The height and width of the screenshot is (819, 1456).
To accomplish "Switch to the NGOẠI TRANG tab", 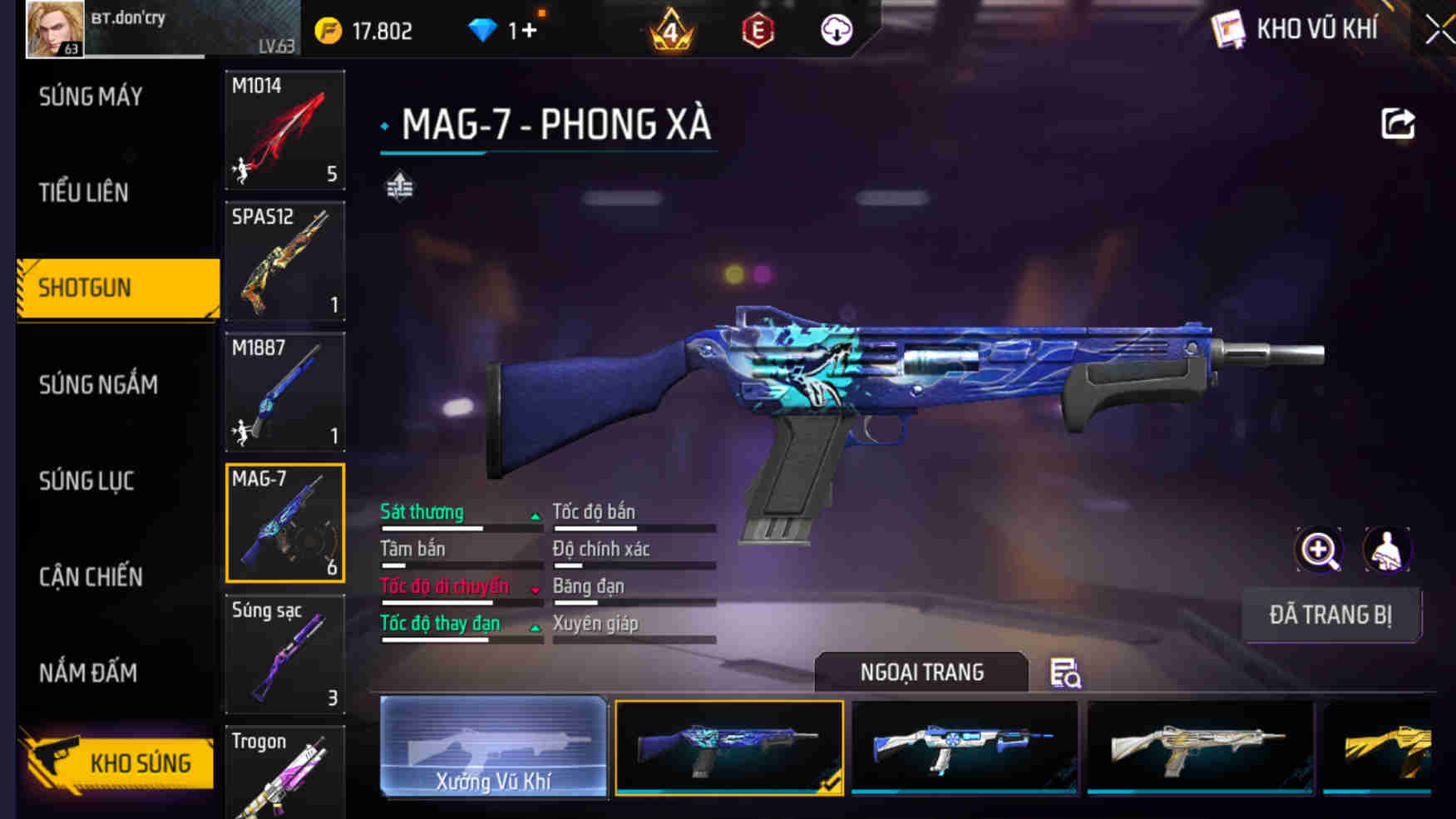I will click(x=923, y=672).
